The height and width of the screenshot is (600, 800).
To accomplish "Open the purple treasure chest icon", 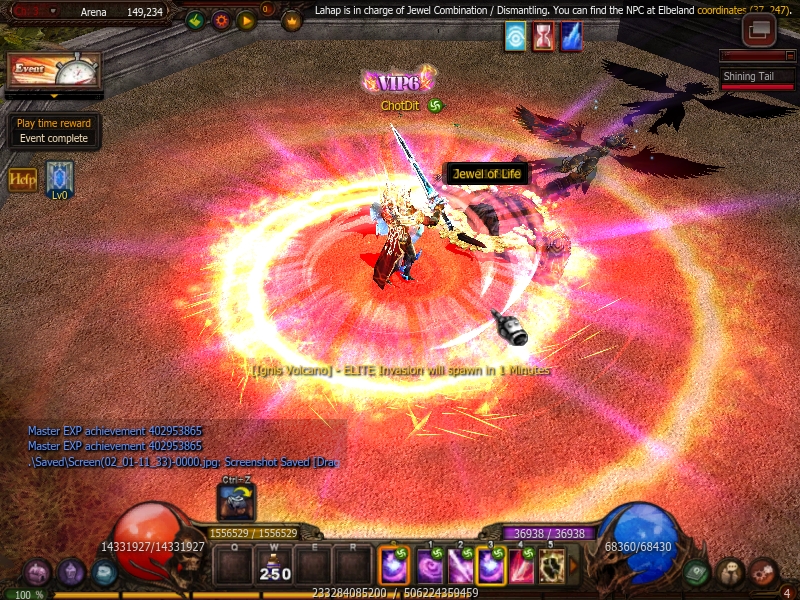I will coord(38,573).
